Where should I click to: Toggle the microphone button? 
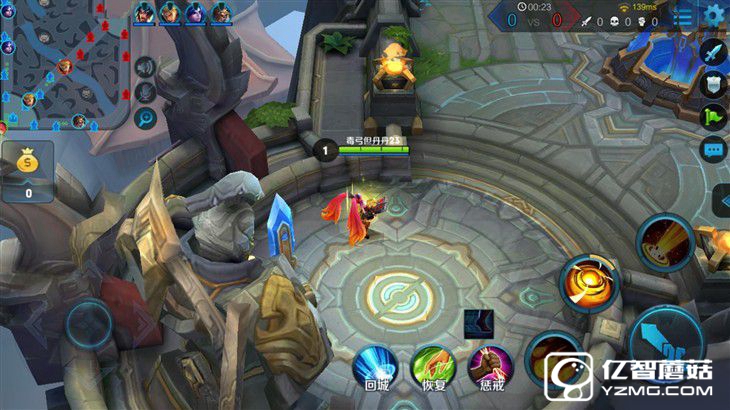click(146, 93)
